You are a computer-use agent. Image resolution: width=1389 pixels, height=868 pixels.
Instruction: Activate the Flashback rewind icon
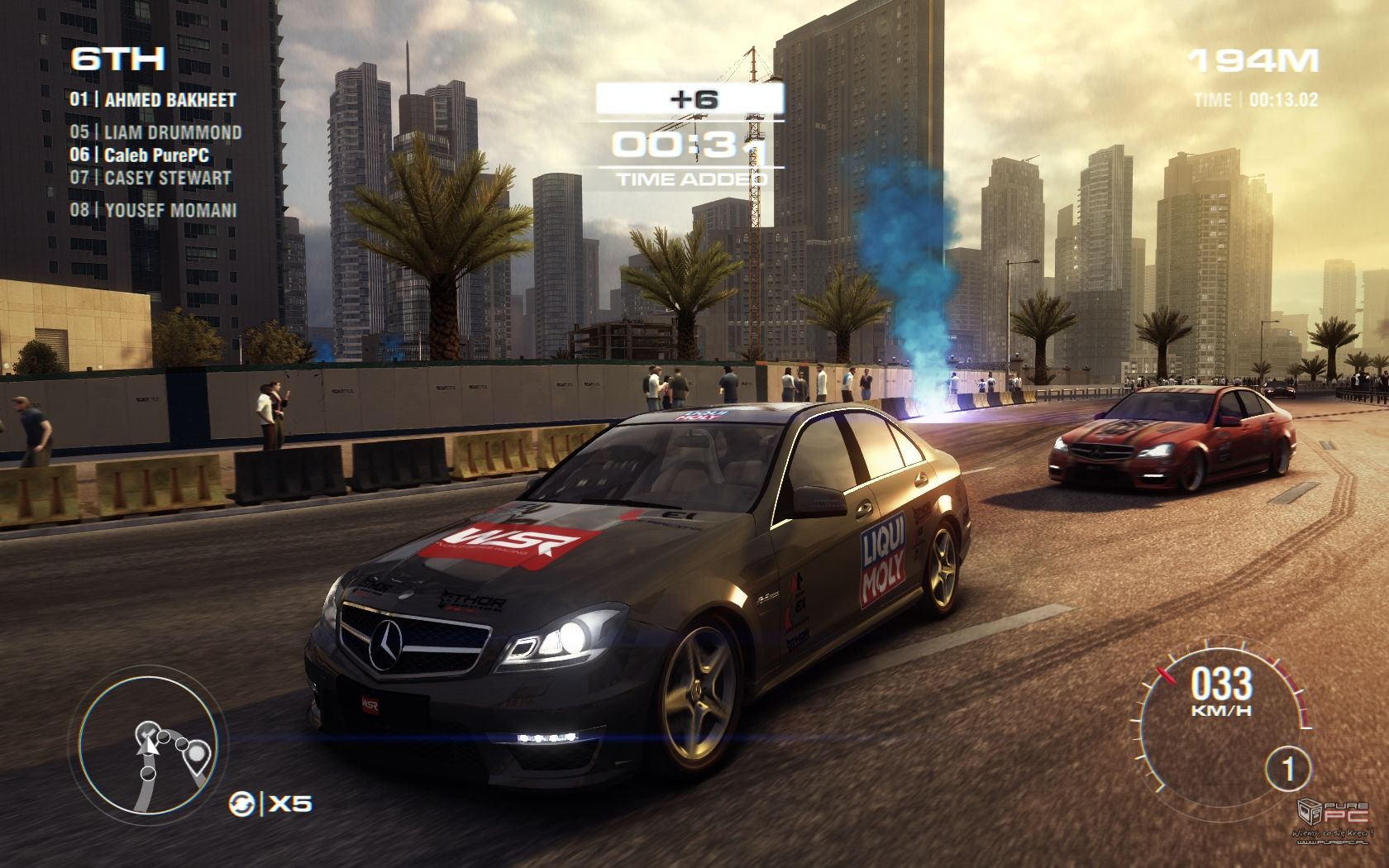pos(241,802)
